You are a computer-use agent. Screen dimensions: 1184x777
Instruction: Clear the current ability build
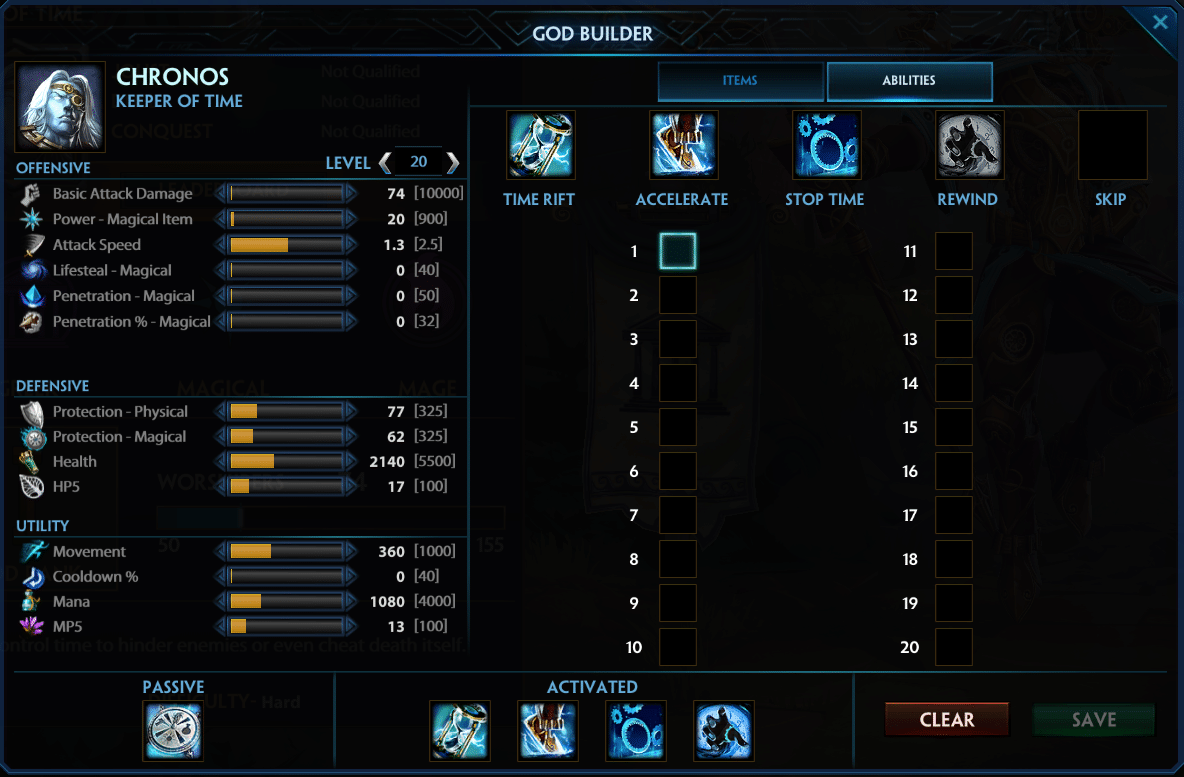(946, 719)
